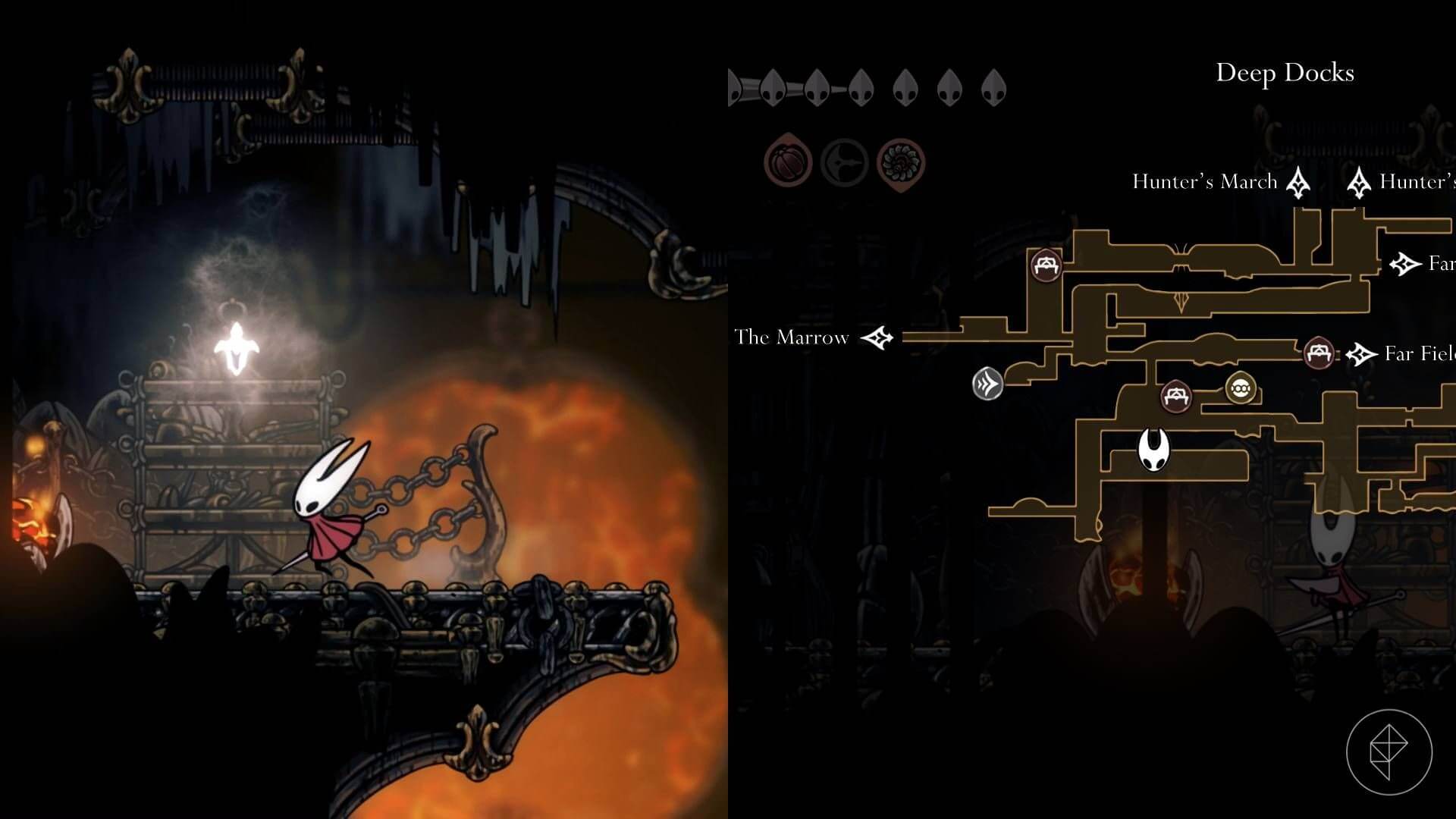Click the bench marker in upper-left map area
Viewport: 1456px width, 819px height.
click(1045, 264)
